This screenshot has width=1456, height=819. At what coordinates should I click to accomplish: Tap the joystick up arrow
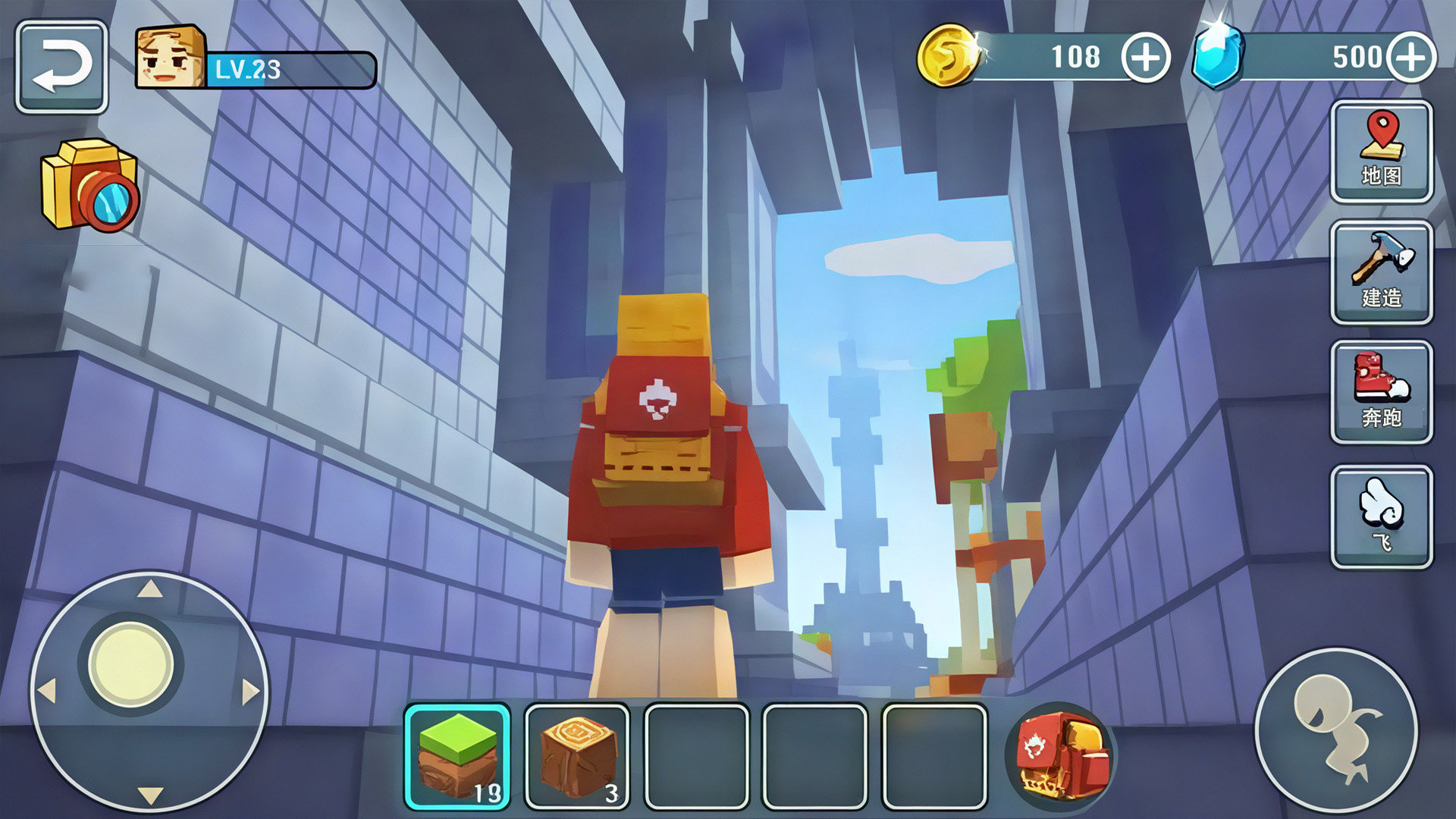tap(150, 588)
